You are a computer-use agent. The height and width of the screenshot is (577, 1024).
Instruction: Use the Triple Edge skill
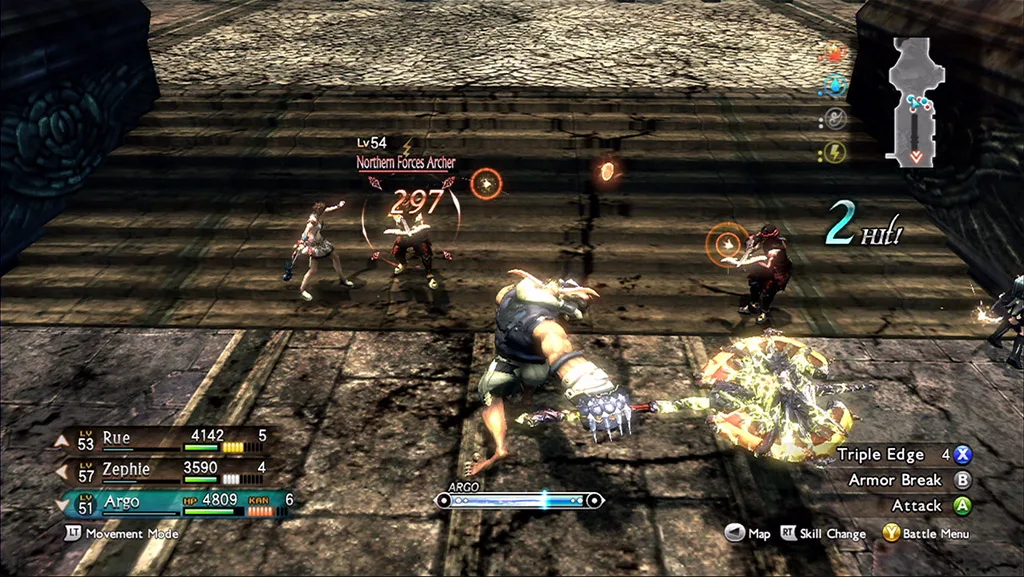[x=905, y=455]
